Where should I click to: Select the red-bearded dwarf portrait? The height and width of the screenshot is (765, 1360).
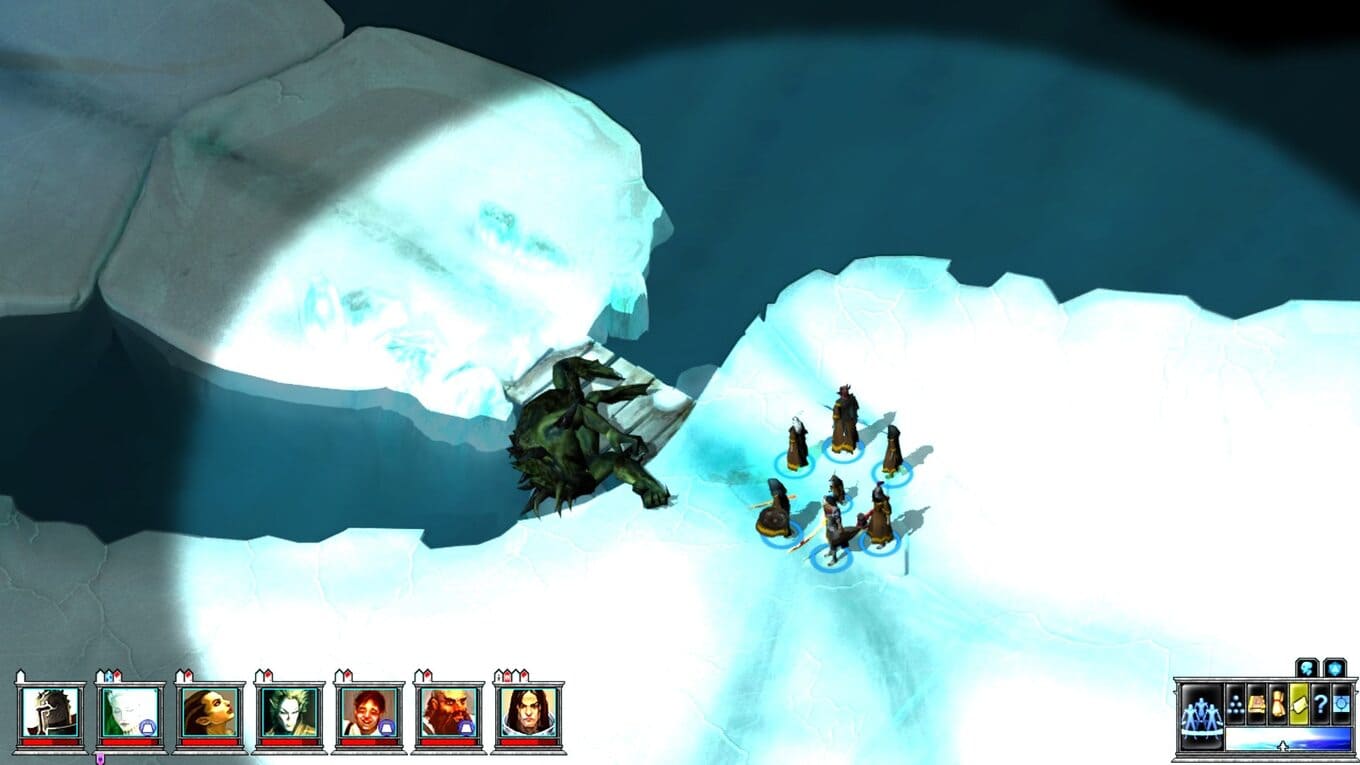449,713
